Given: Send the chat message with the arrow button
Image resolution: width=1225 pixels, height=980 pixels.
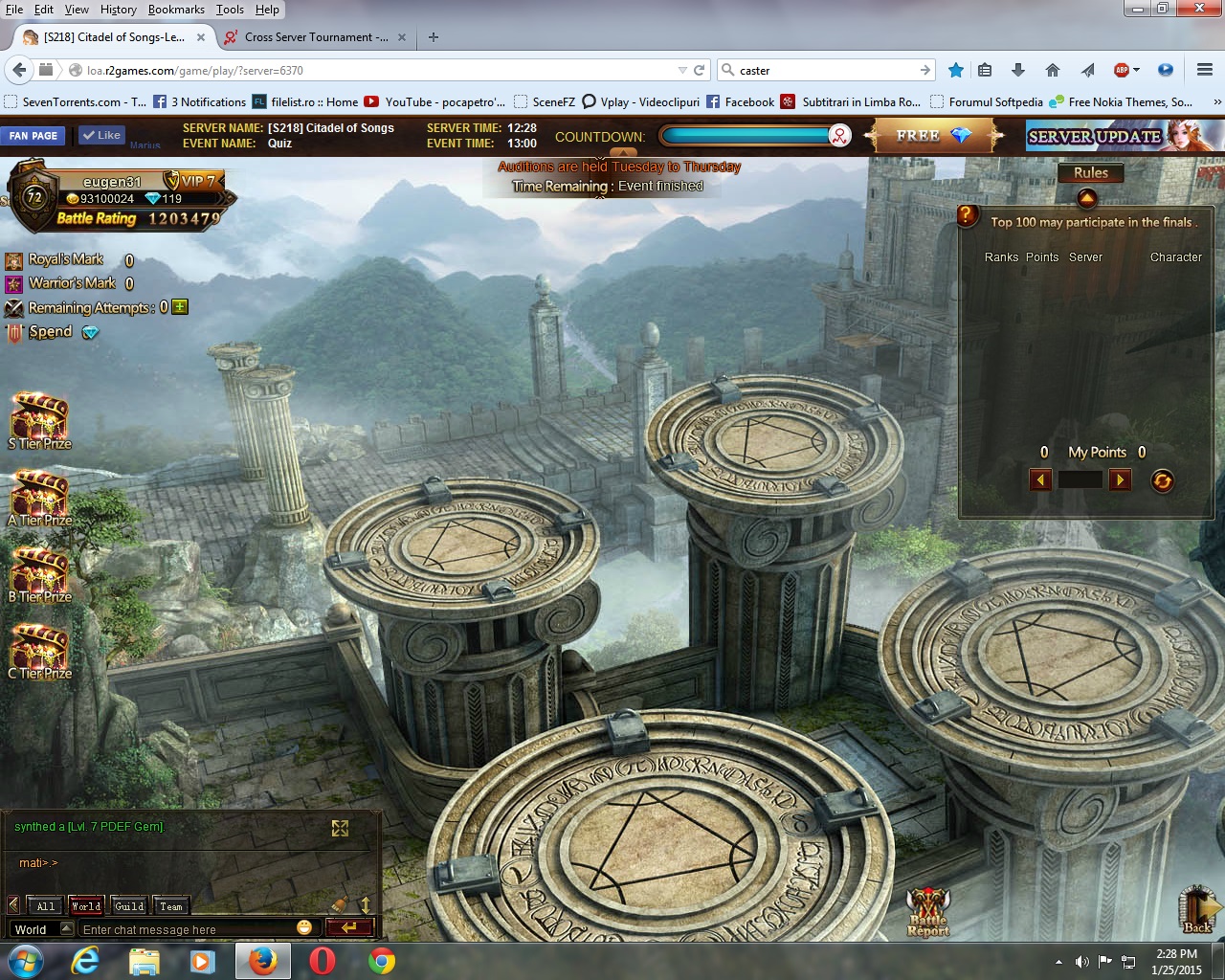Looking at the screenshot, I should [348, 927].
